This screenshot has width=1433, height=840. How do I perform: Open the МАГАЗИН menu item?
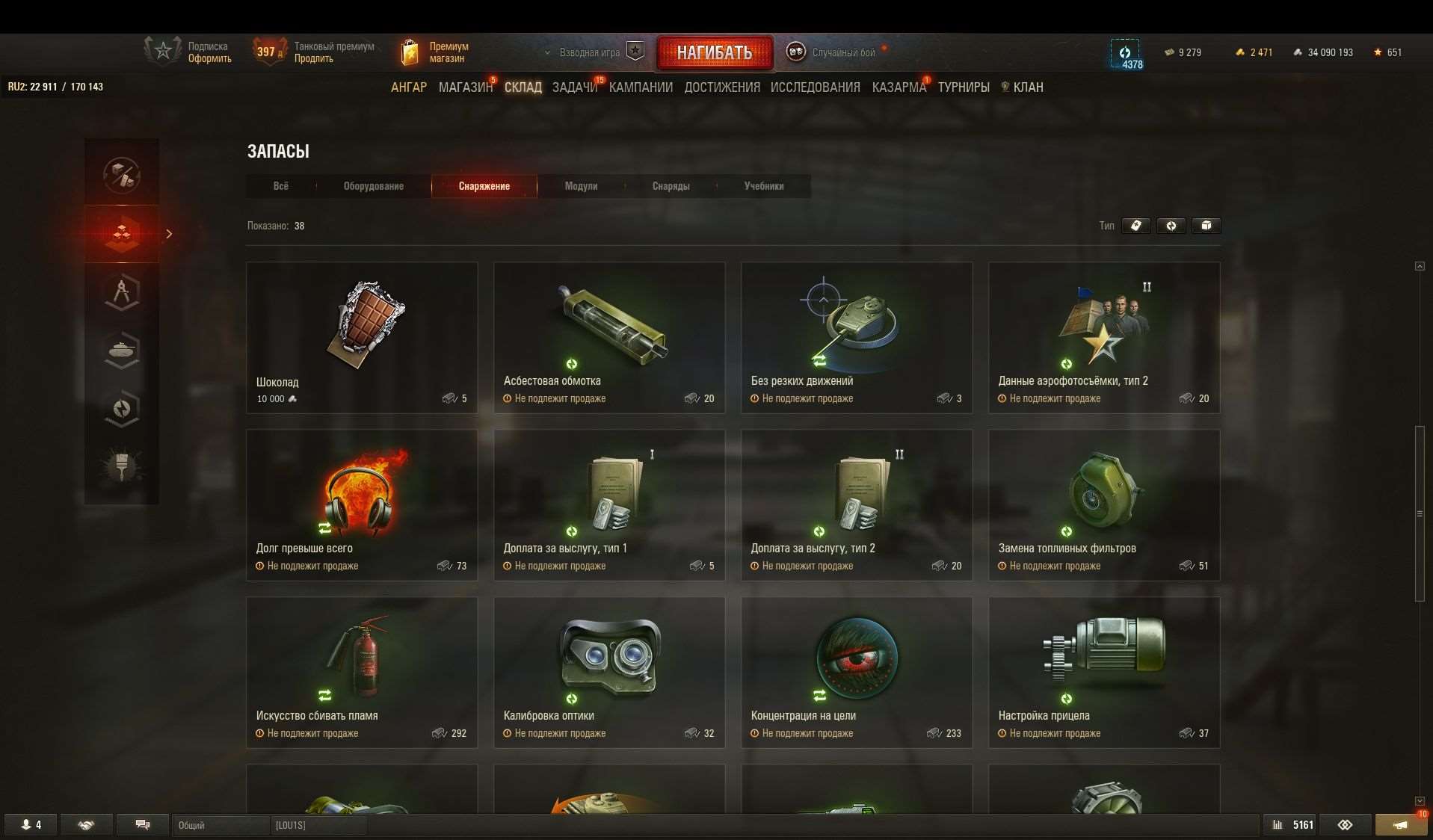465,87
